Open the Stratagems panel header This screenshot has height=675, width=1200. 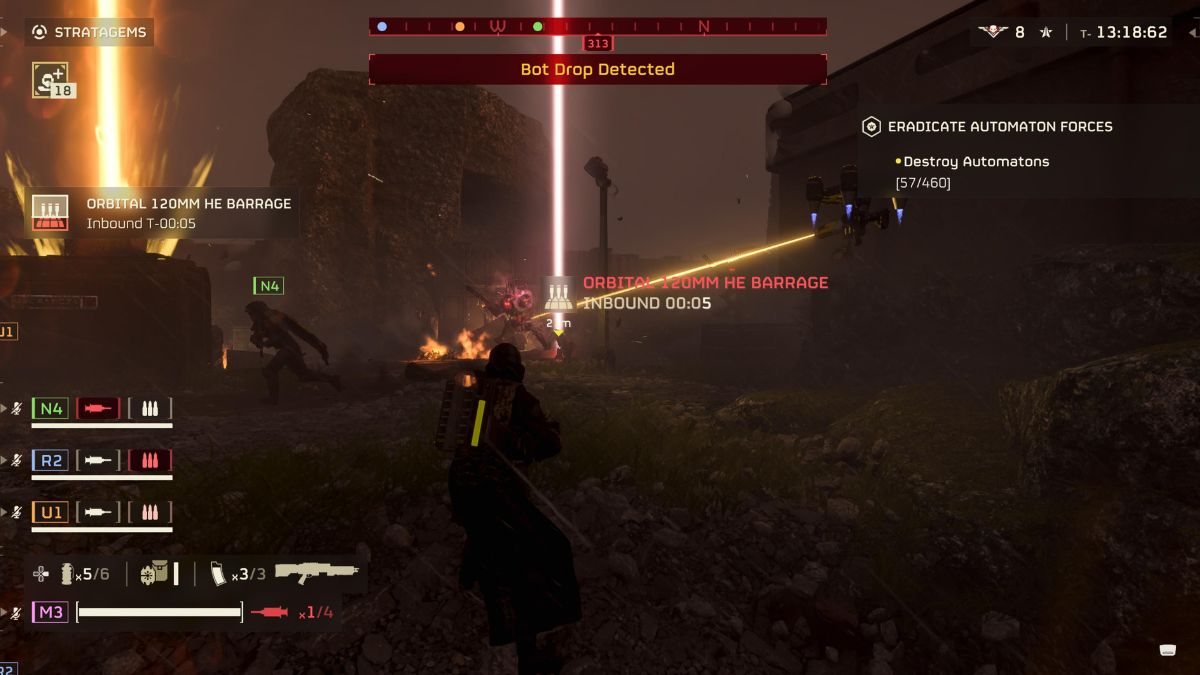[89, 32]
